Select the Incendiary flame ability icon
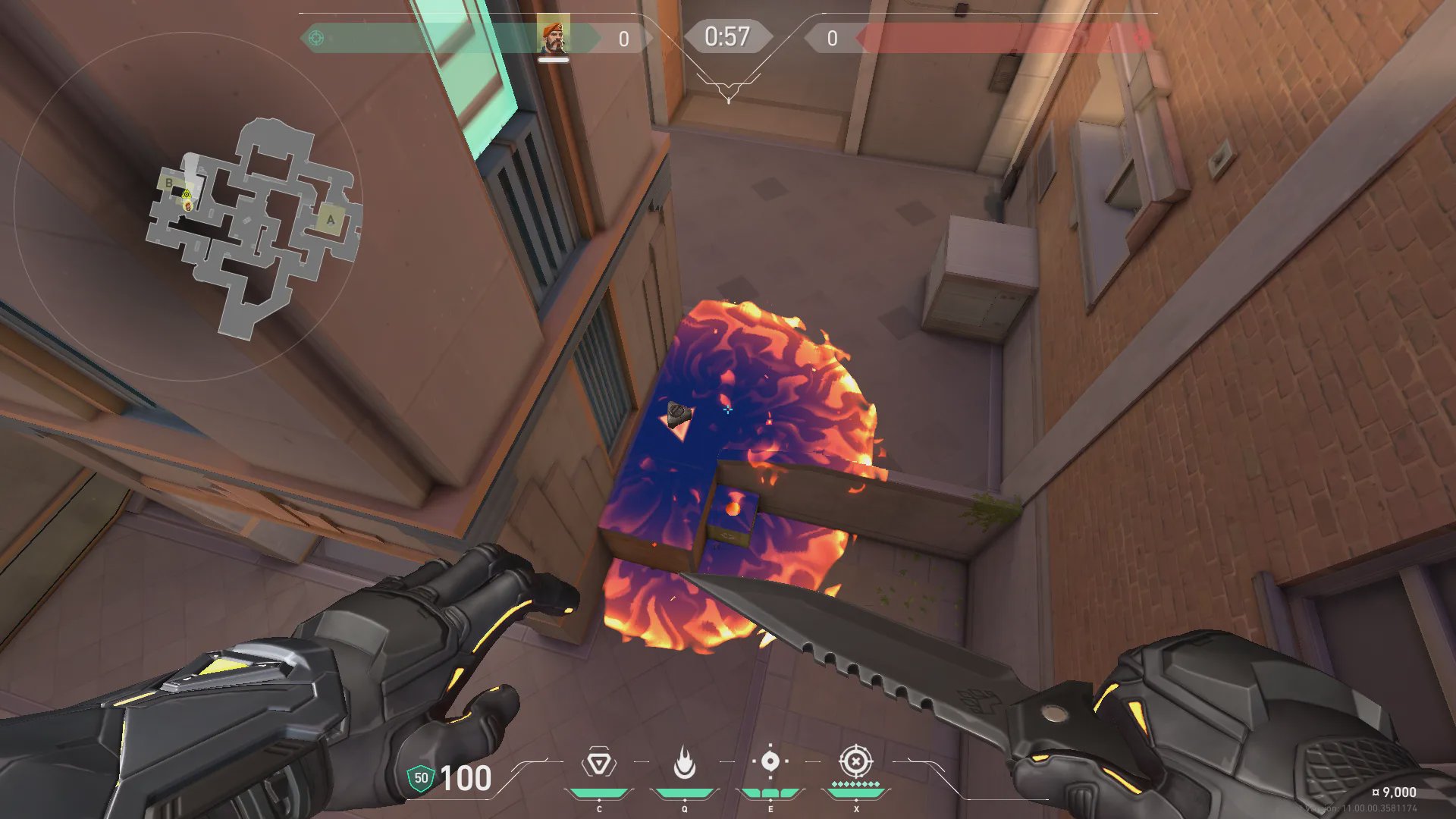The height and width of the screenshot is (819, 1456). click(x=684, y=763)
